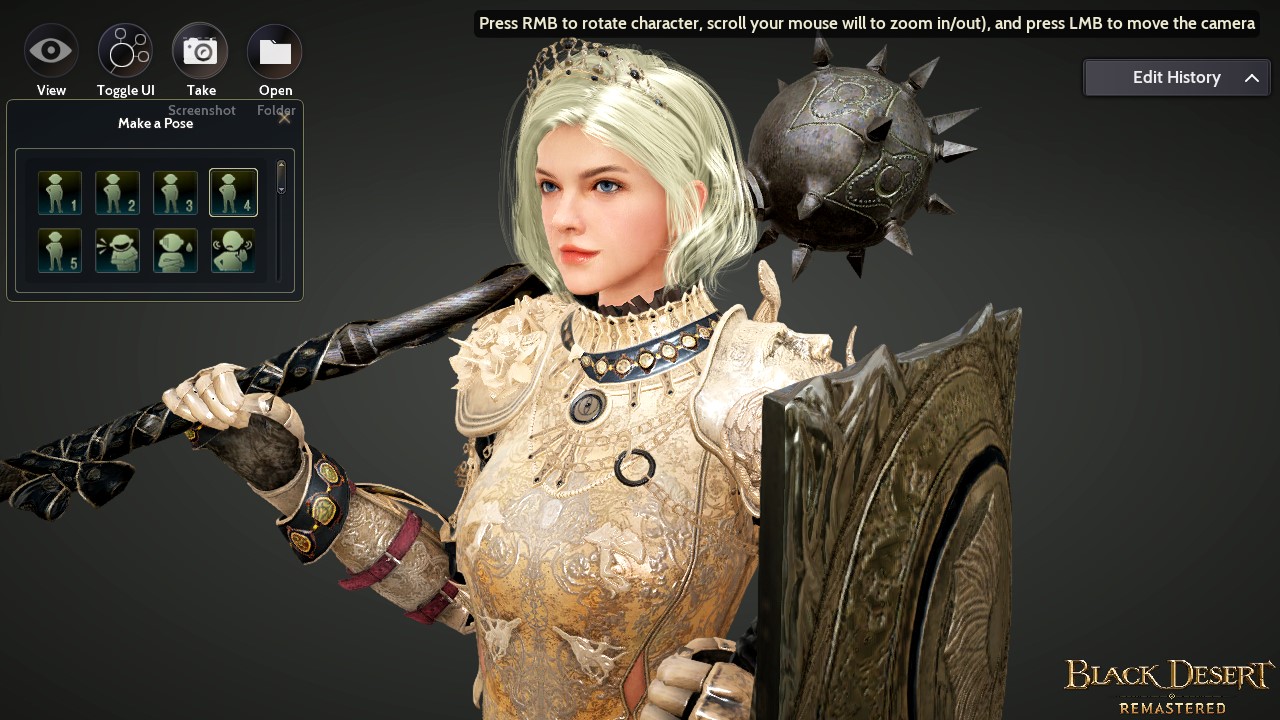This screenshot has width=1280, height=720.
Task: Click the Edit History button
Action: pos(1177,77)
